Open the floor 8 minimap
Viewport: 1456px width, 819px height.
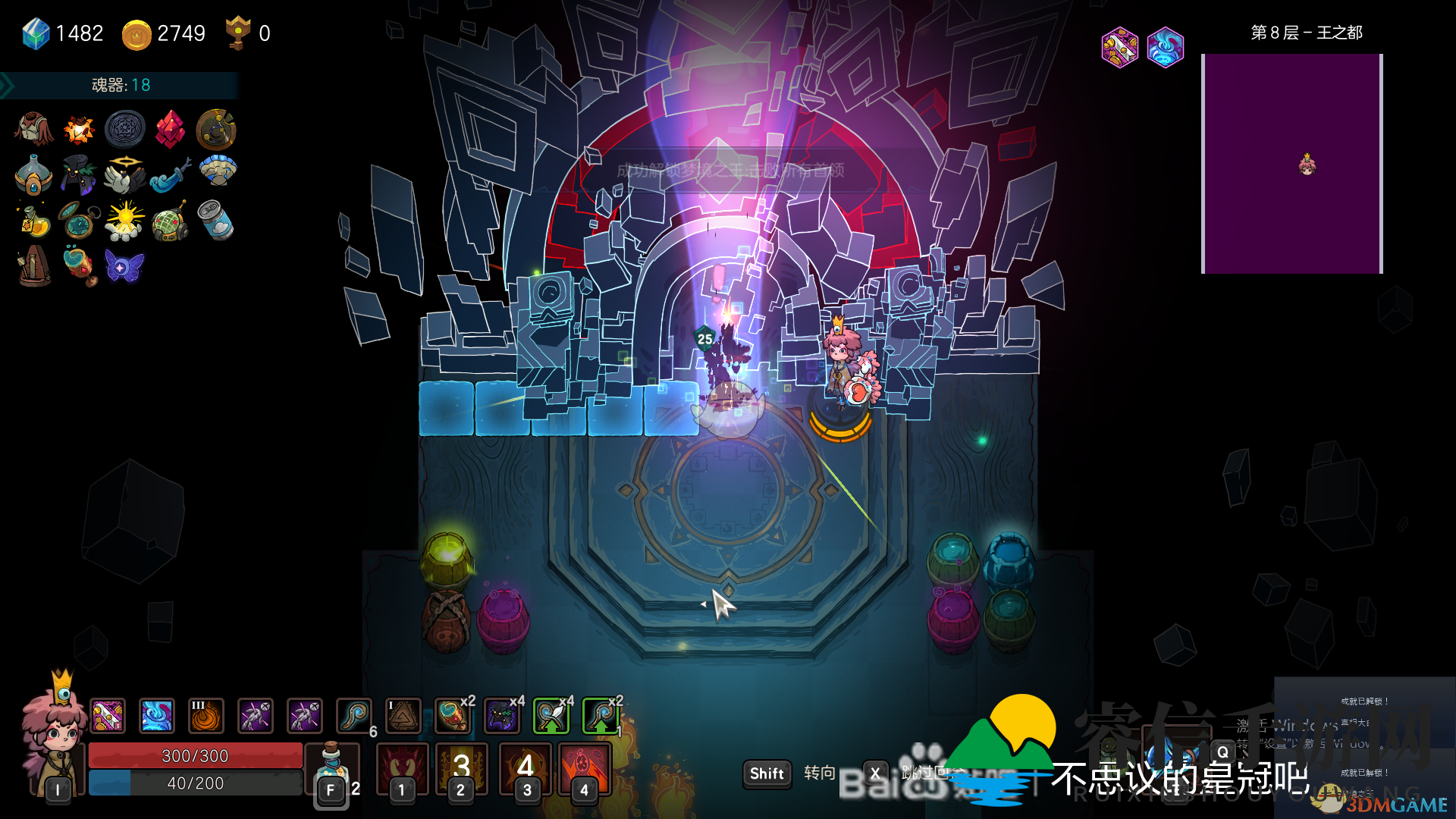(1292, 163)
